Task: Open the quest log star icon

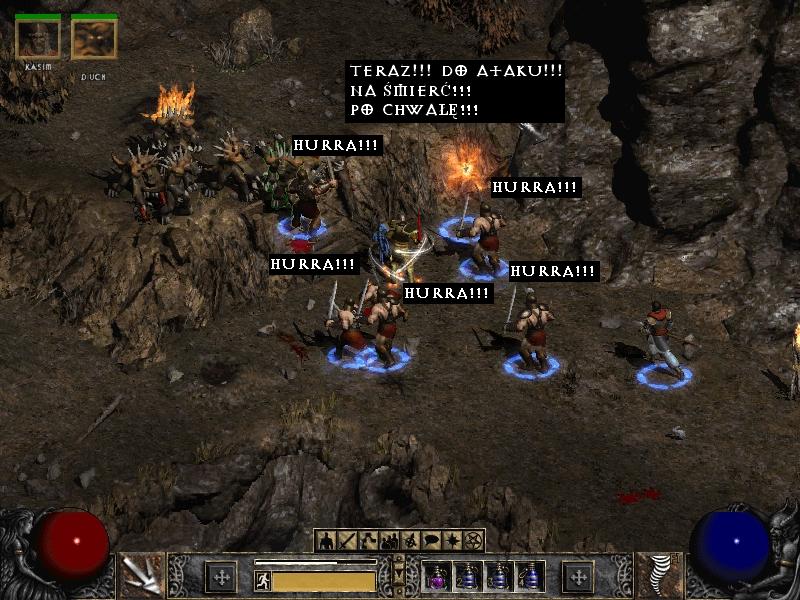Action: (x=452, y=541)
